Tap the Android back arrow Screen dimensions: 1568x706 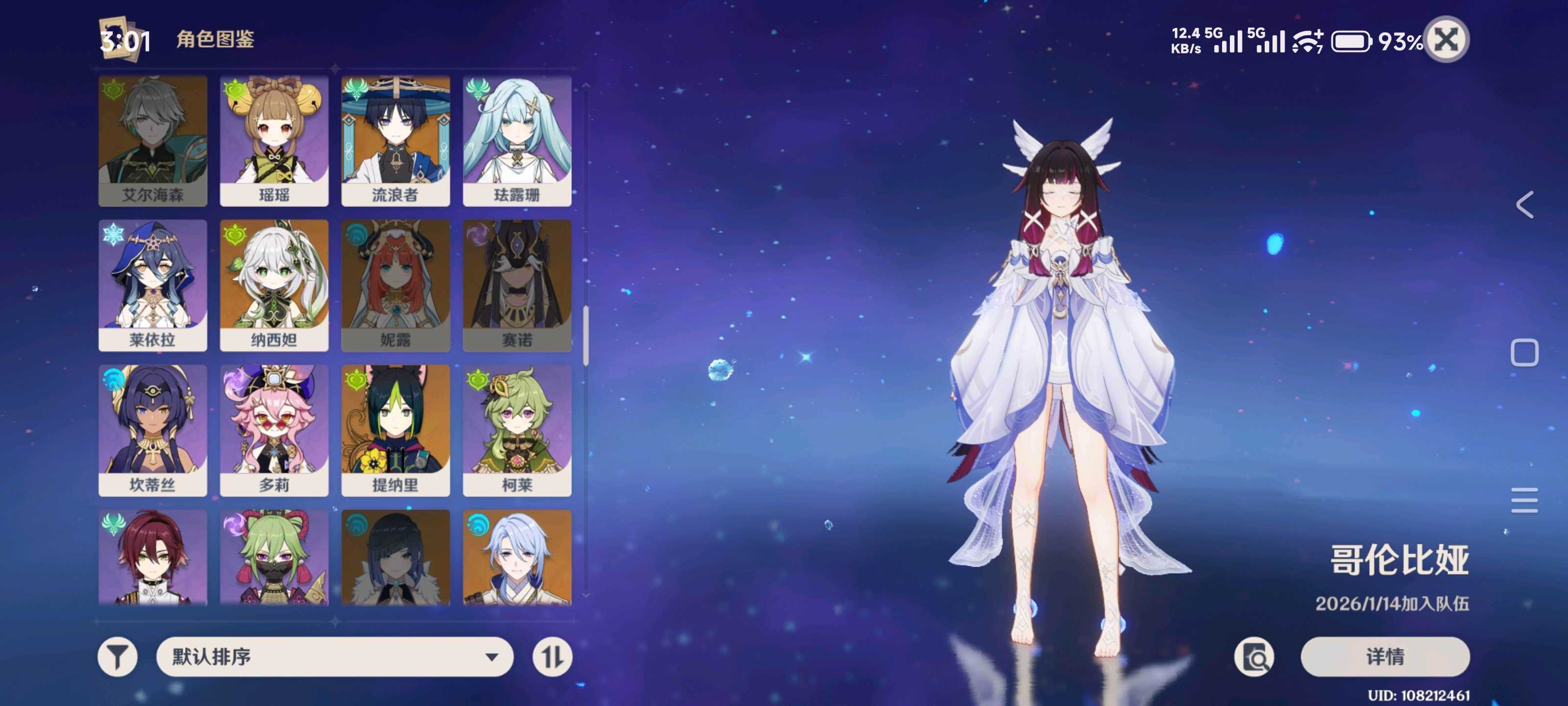pos(1524,204)
